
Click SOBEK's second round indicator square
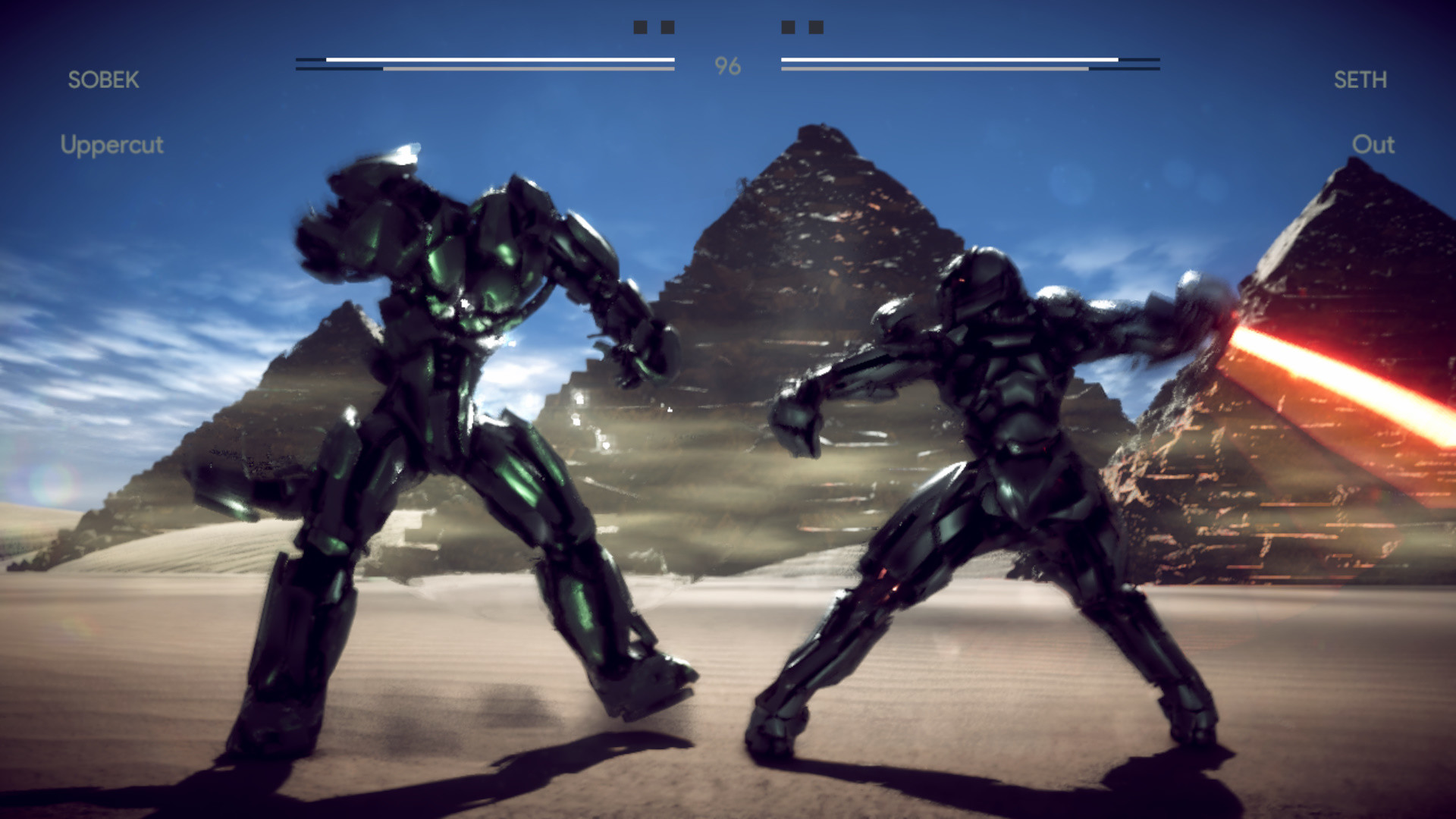(668, 28)
